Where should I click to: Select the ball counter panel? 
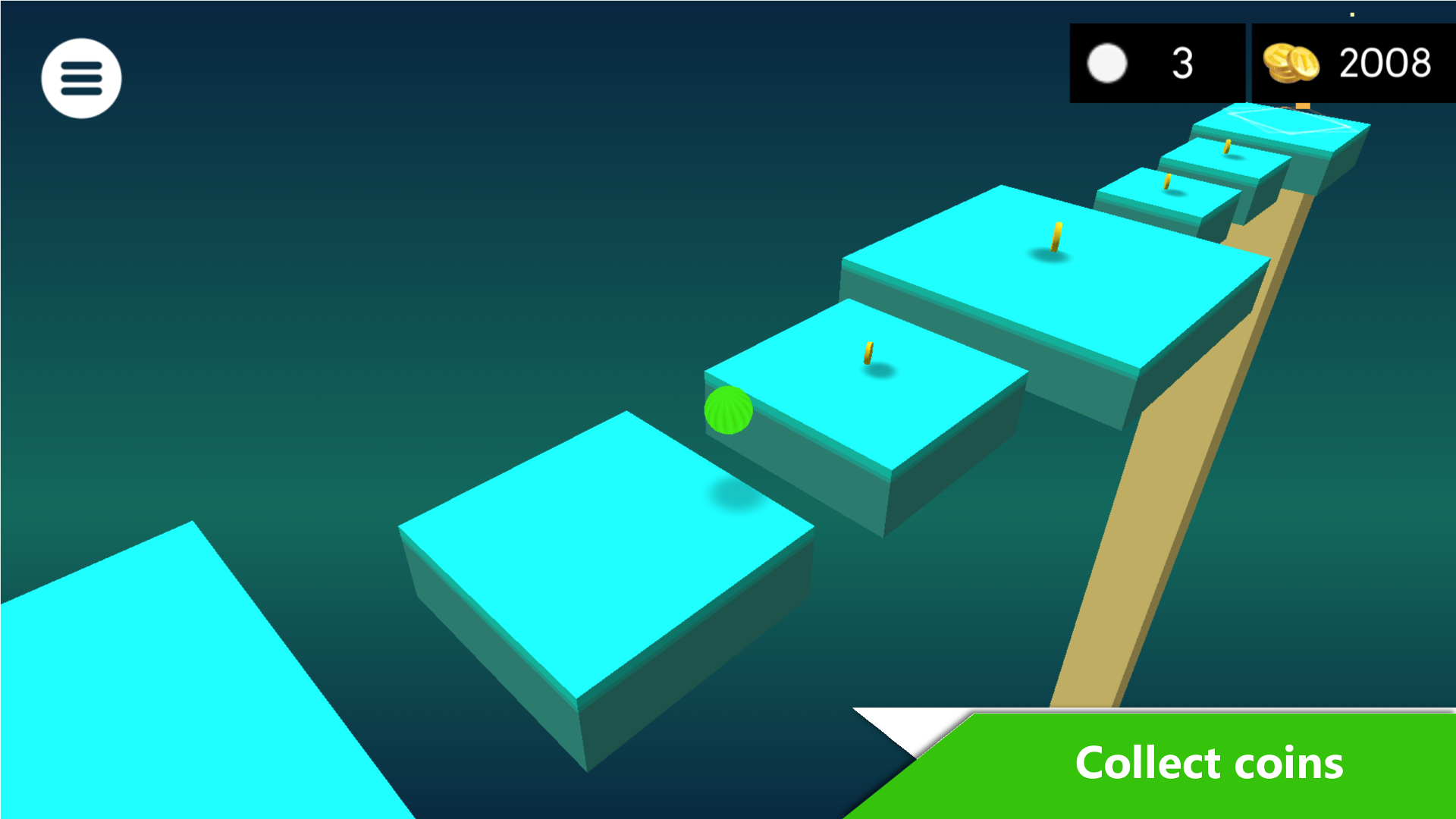point(1156,64)
